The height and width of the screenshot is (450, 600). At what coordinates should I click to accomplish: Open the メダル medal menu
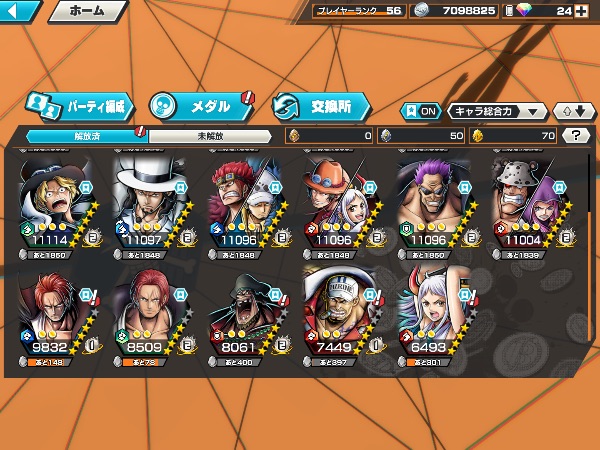tap(200, 105)
